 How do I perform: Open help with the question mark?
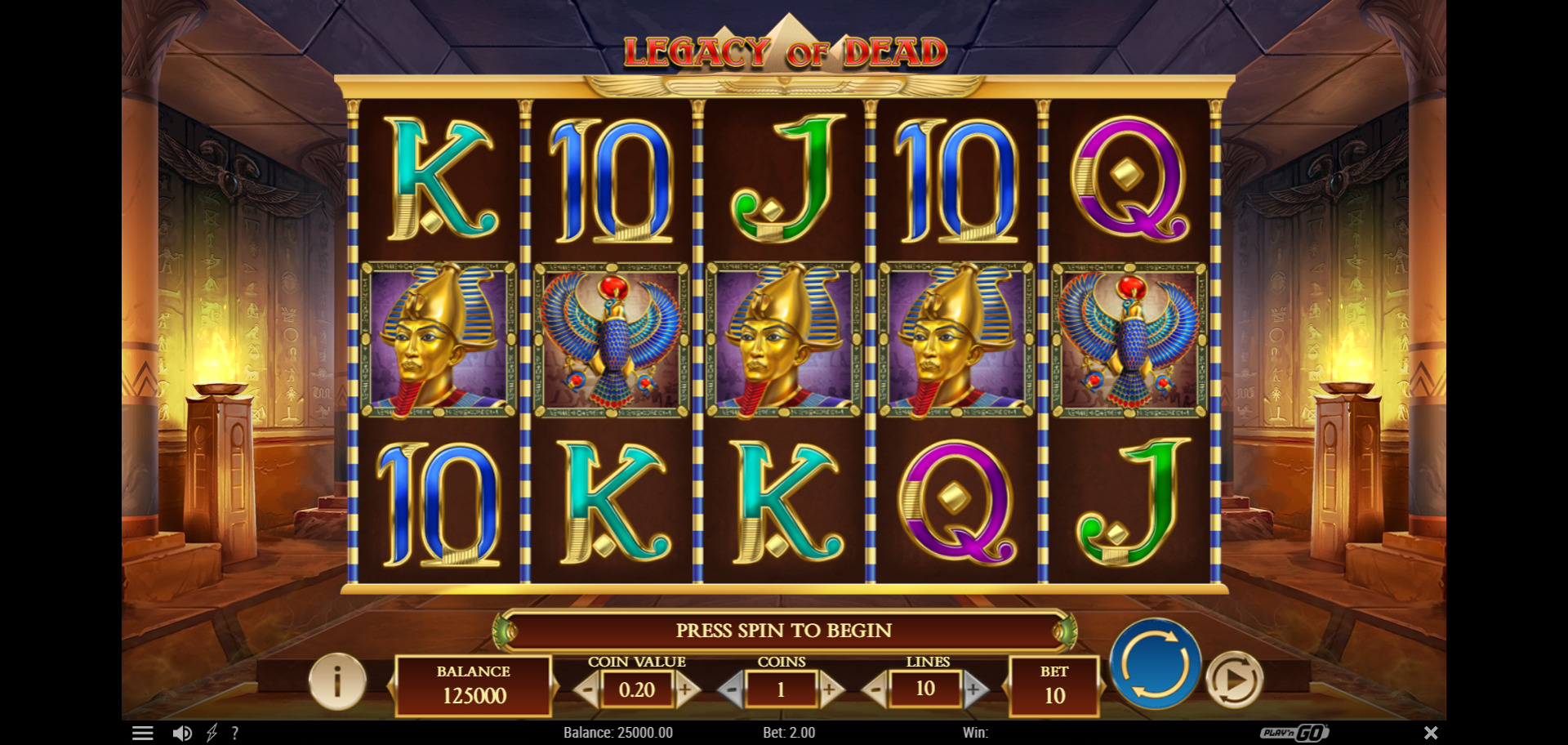[x=235, y=733]
